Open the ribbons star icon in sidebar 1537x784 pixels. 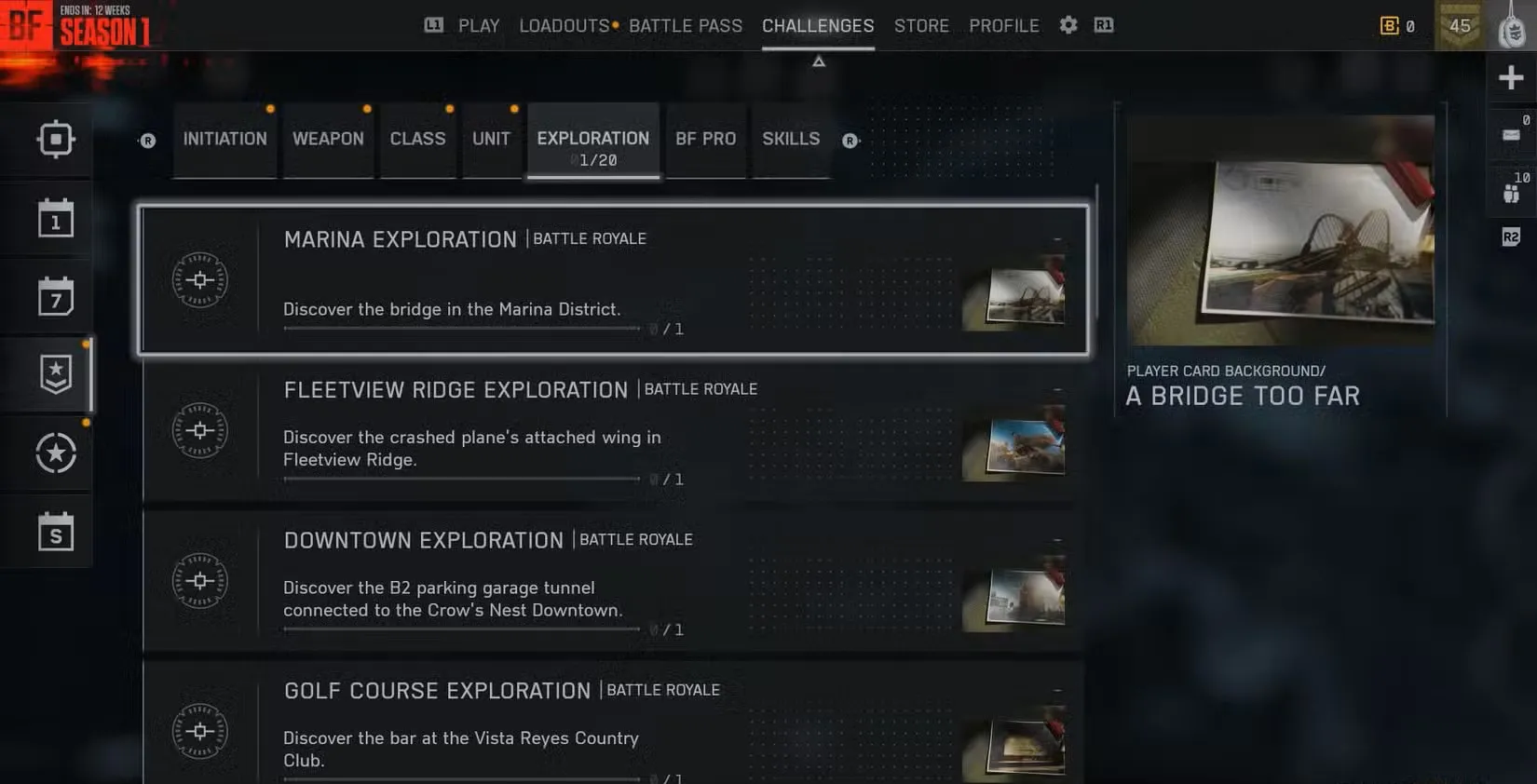[56, 453]
